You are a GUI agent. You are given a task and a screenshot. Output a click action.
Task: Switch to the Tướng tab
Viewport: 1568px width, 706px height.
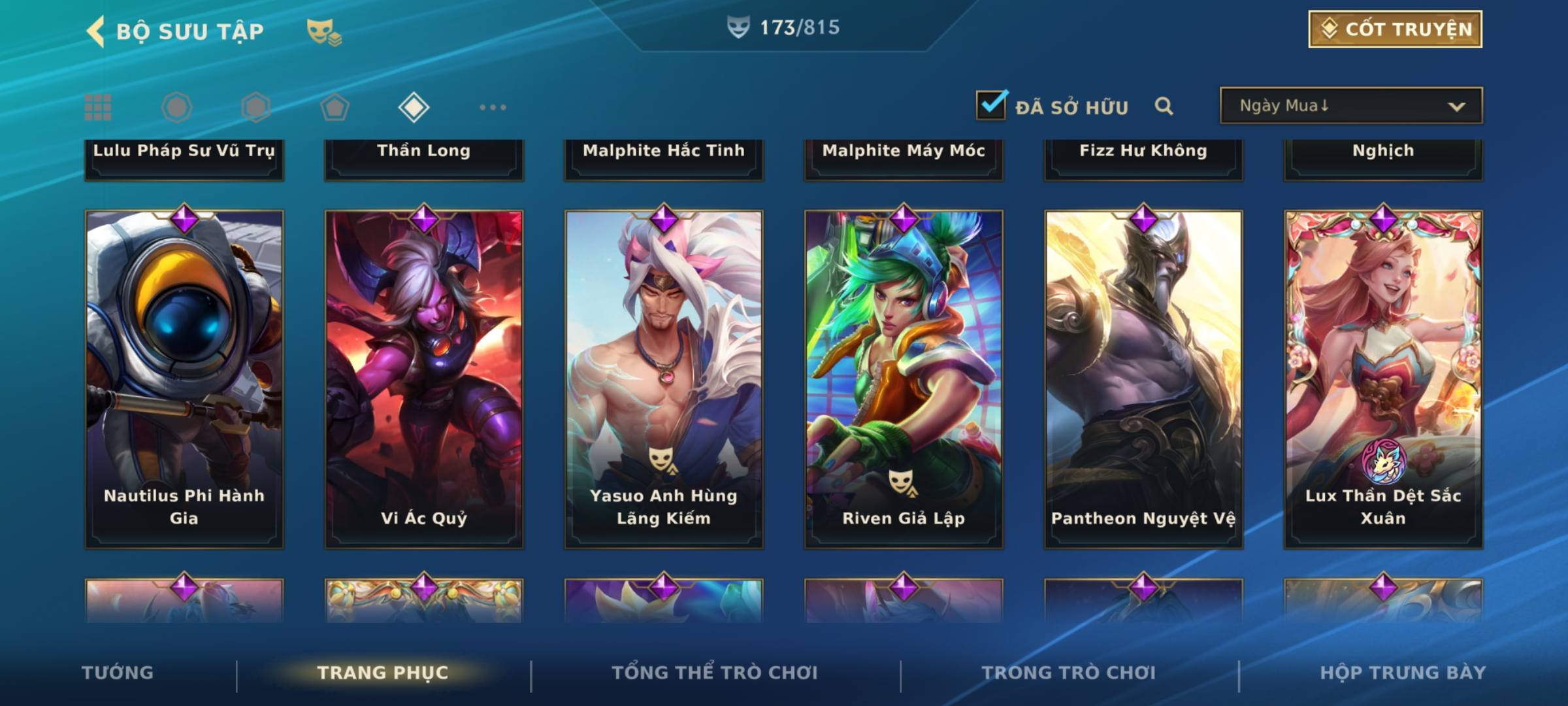(x=118, y=673)
